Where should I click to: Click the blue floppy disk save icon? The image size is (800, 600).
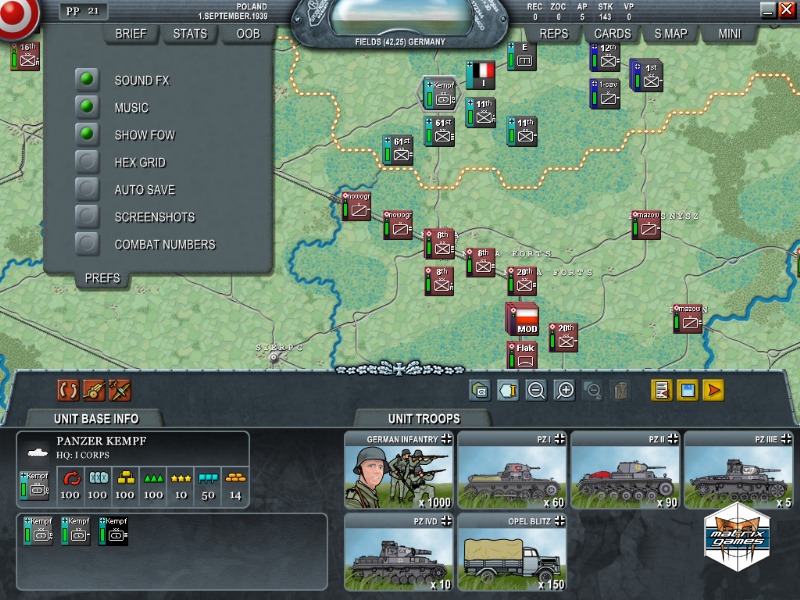coord(688,391)
